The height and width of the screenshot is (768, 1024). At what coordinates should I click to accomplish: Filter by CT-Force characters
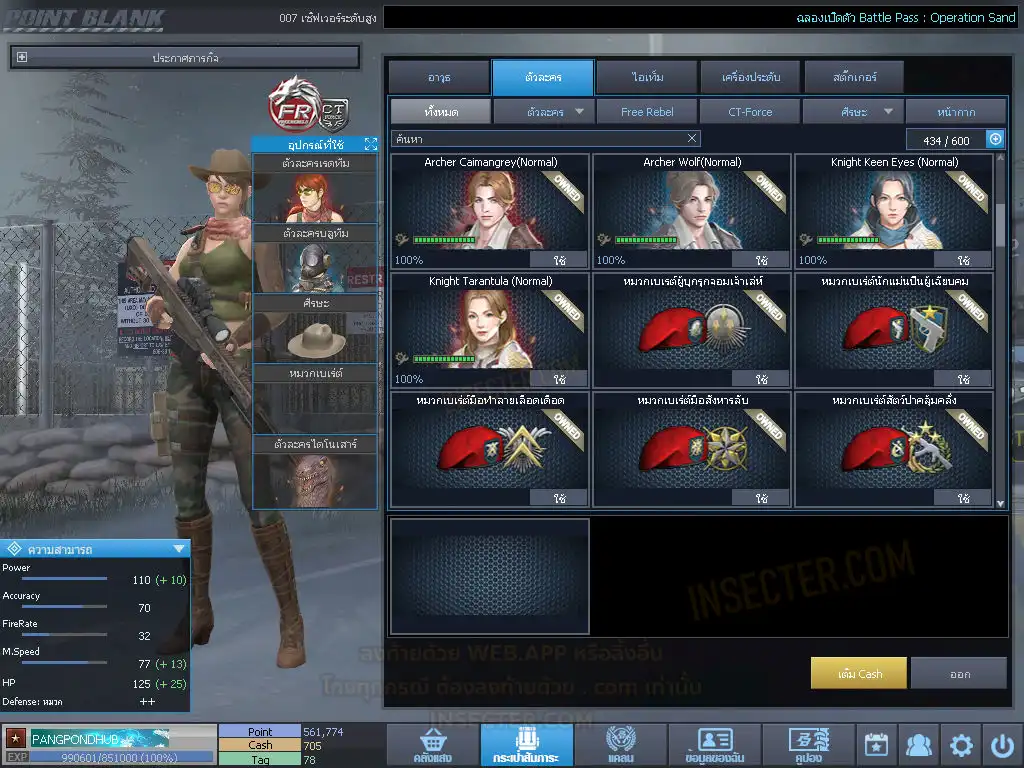[x=750, y=112]
